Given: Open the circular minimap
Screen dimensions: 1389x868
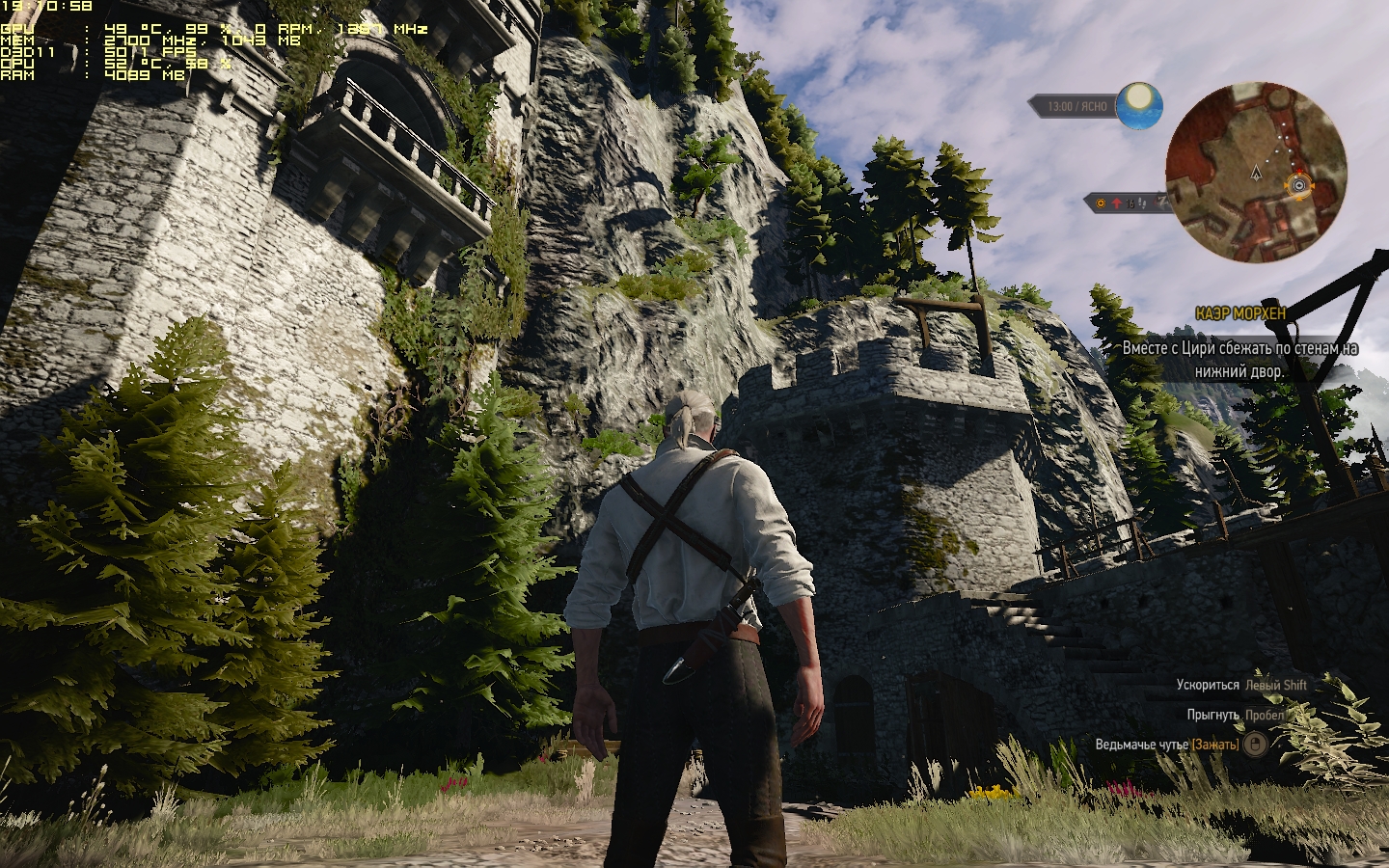Looking at the screenshot, I should (1255, 174).
